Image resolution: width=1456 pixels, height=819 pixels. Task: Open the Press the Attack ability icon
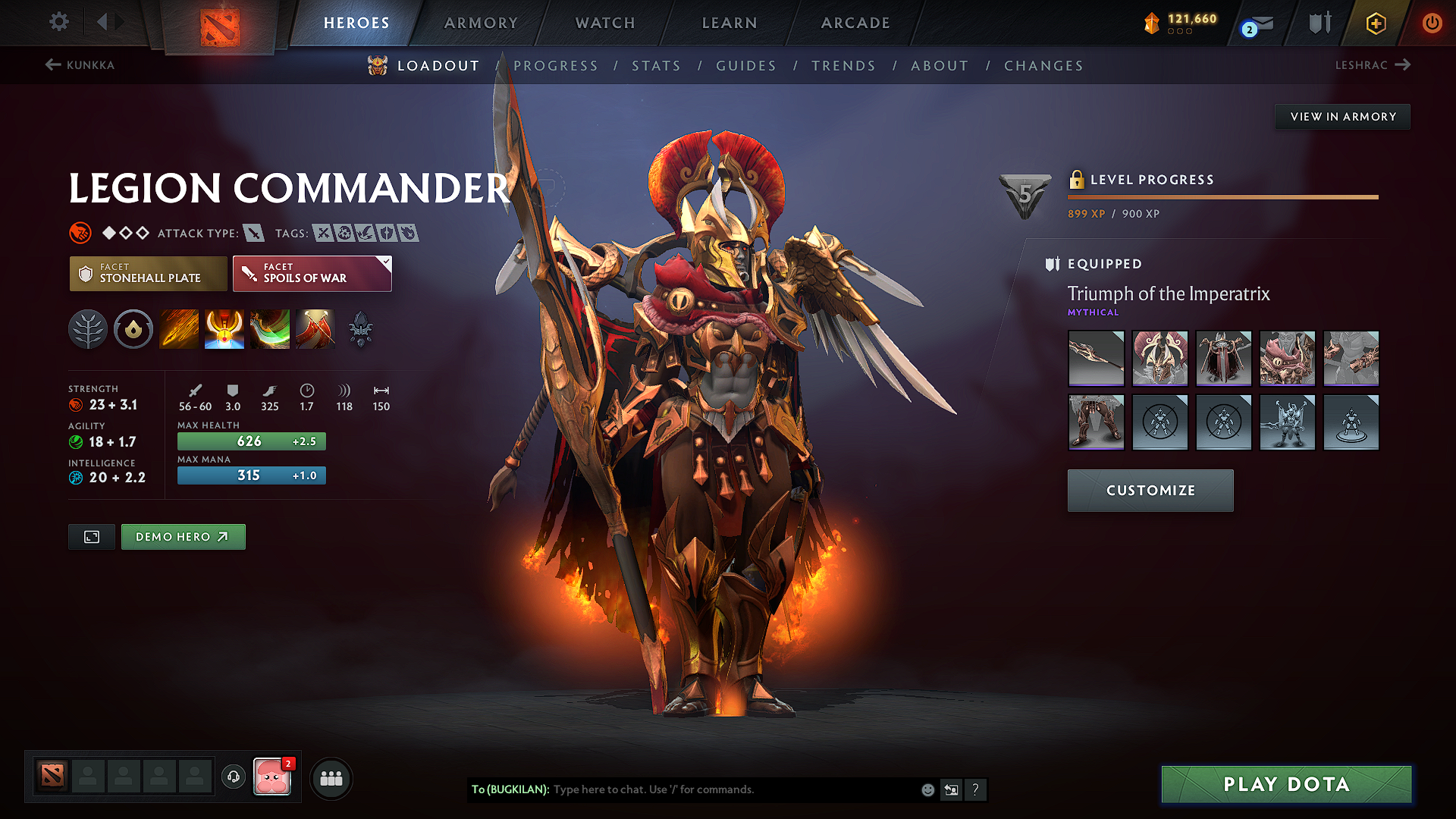[x=224, y=329]
